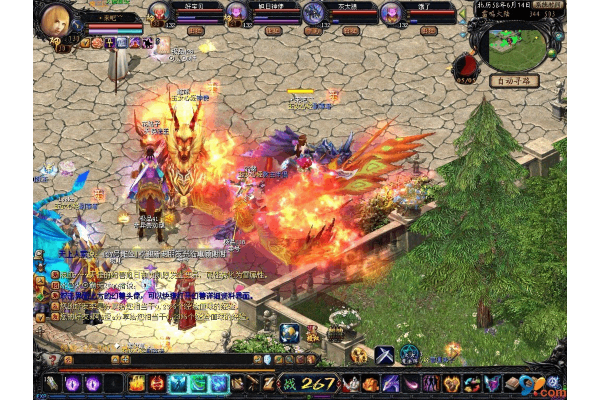
Task: Use the purple orb skill icon
Action: [x=73, y=383]
